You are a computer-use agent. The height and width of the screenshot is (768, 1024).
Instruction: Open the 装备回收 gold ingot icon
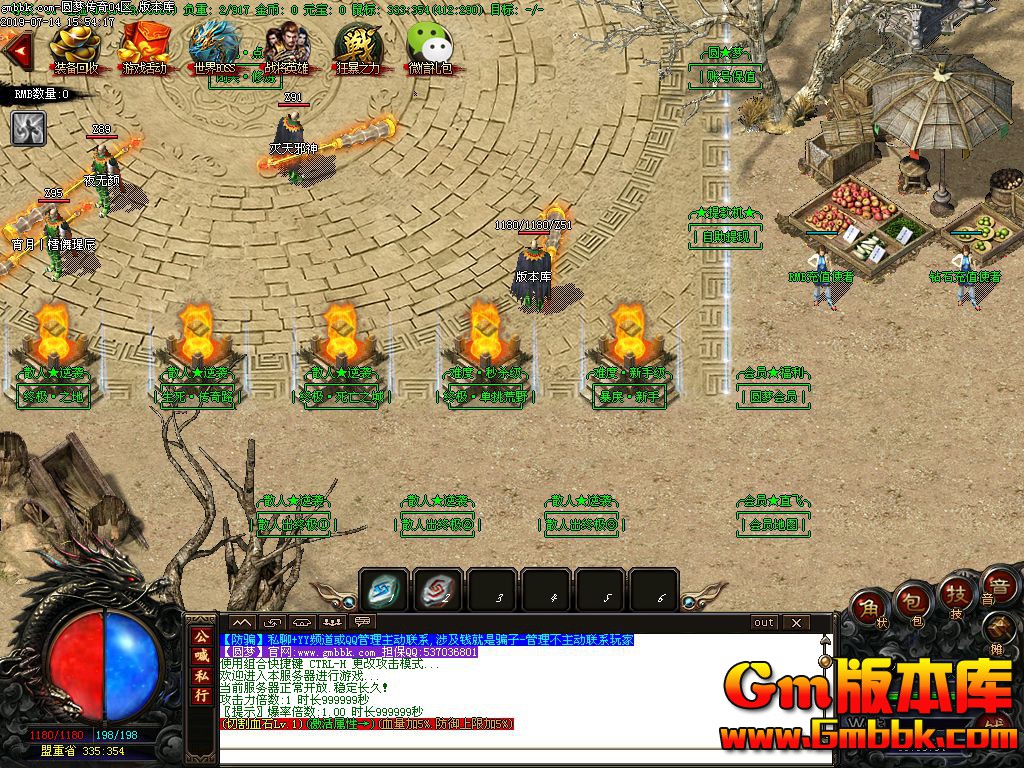pos(76,48)
